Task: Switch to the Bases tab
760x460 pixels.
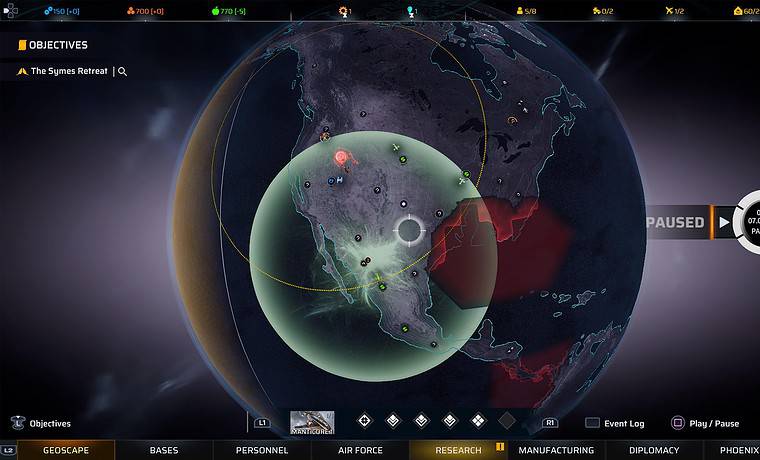Action: 164,450
